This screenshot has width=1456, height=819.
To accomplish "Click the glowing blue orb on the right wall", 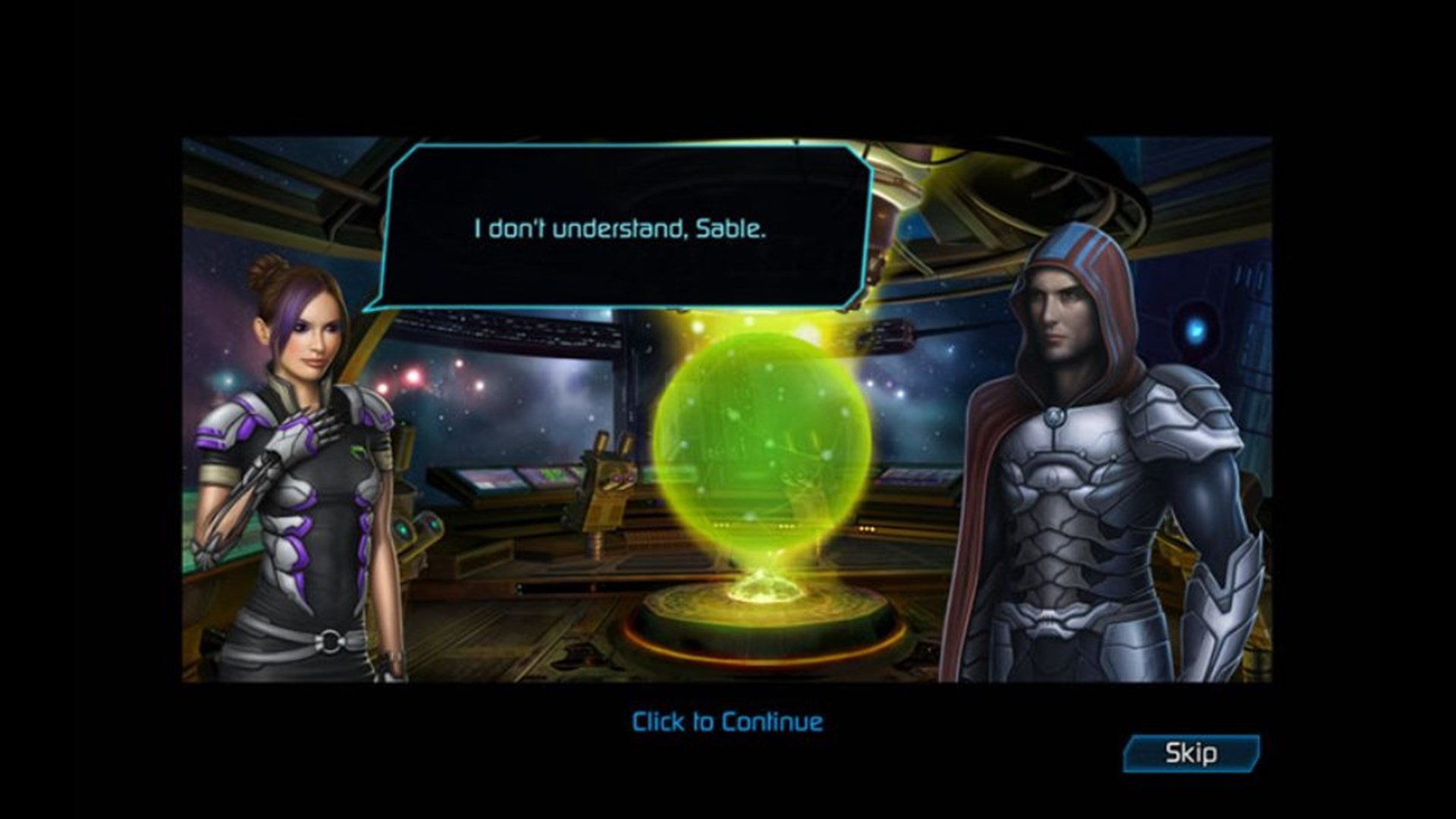I will [1197, 329].
